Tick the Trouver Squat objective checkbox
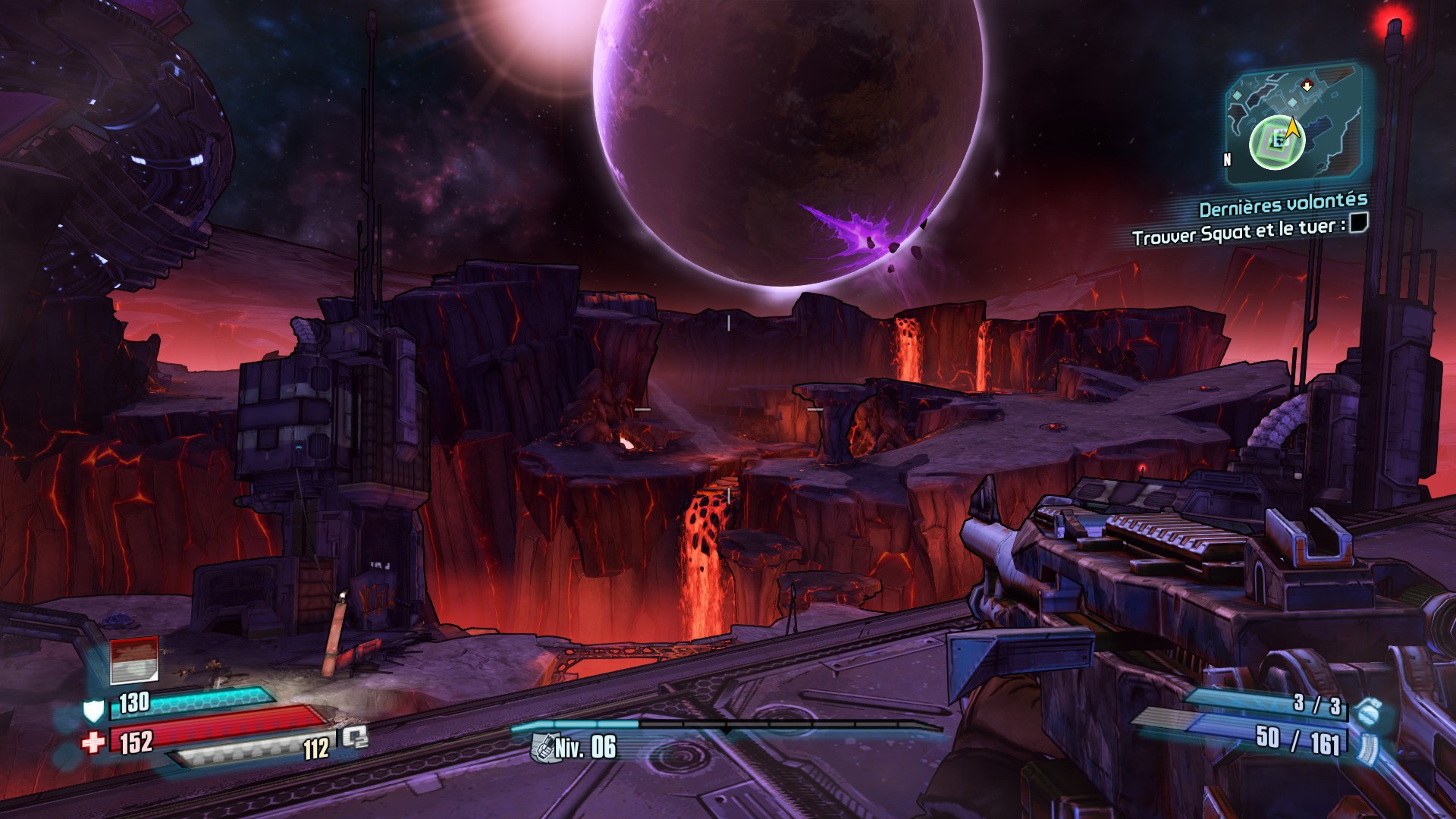 pyautogui.click(x=1360, y=223)
